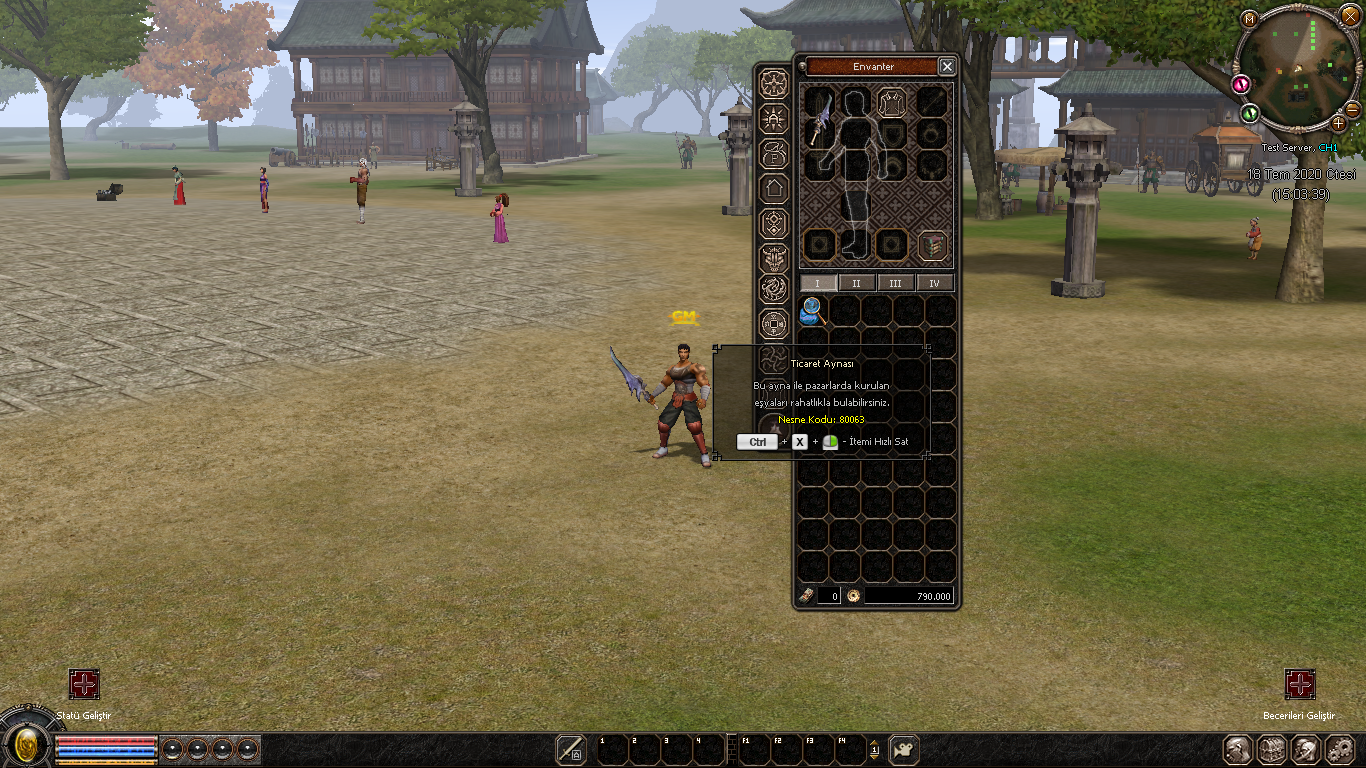This screenshot has height=768, width=1366.
Task: Open the chest icon in equipment panel
Action: [934, 245]
